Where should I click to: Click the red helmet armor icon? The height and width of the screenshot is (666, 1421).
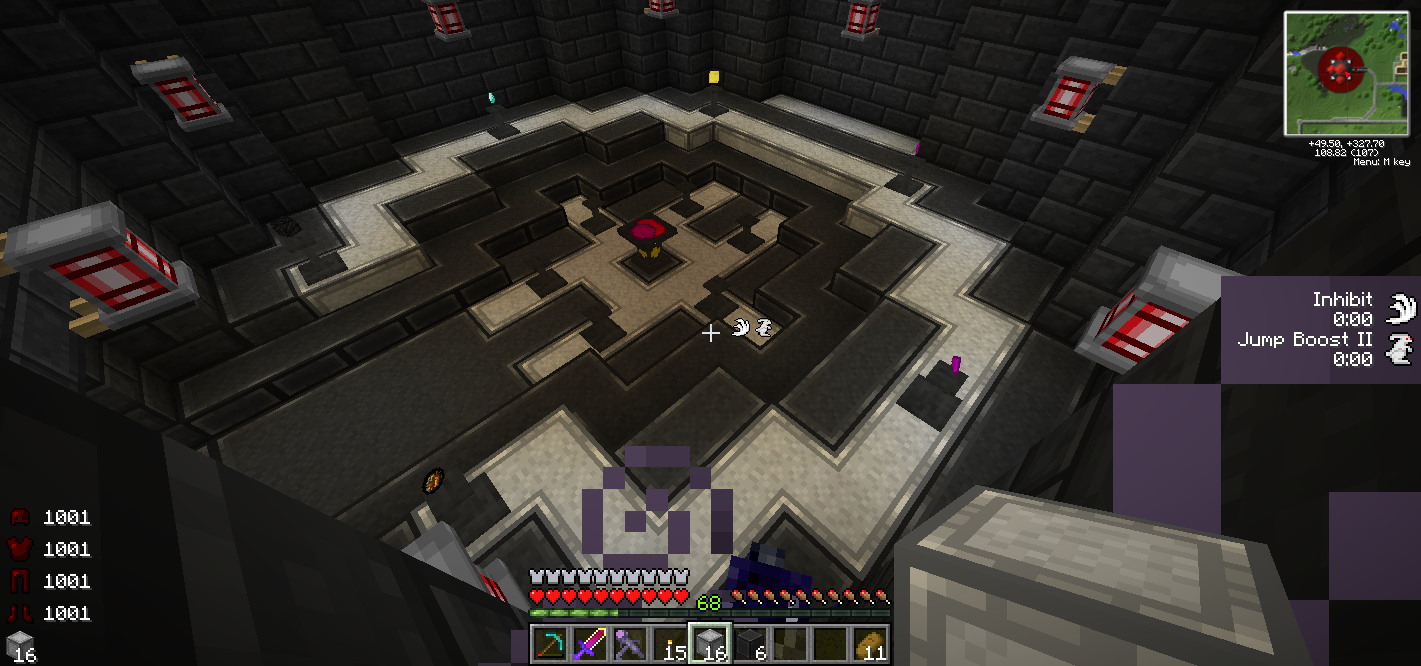pos(20,517)
